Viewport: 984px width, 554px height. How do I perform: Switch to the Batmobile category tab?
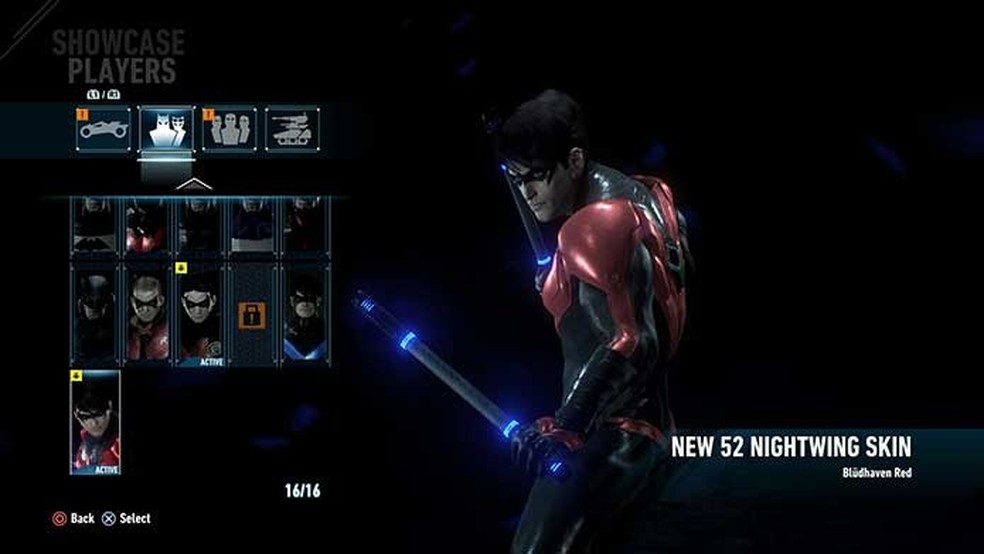tap(105, 129)
